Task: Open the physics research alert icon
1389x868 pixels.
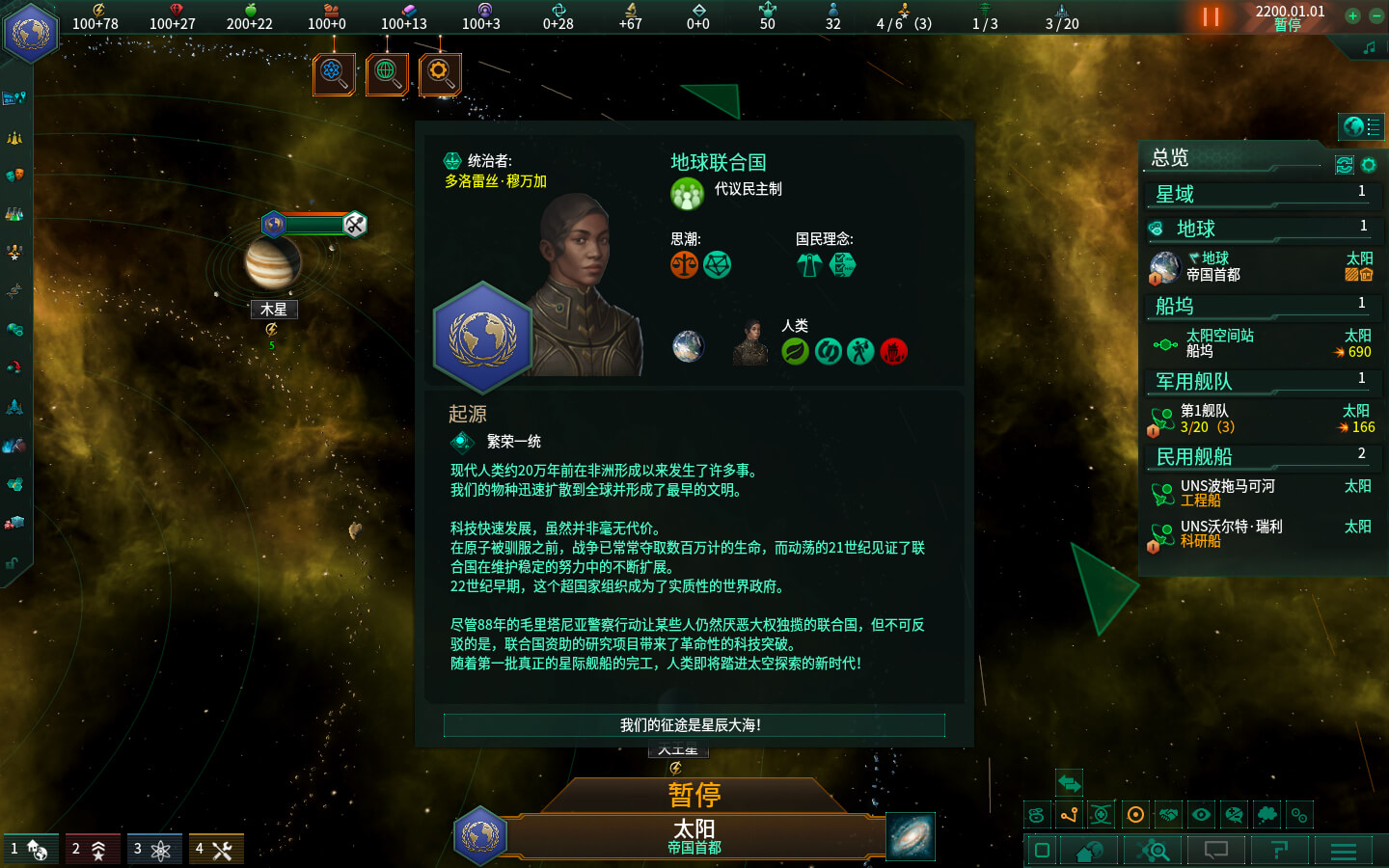Action: pos(334,74)
